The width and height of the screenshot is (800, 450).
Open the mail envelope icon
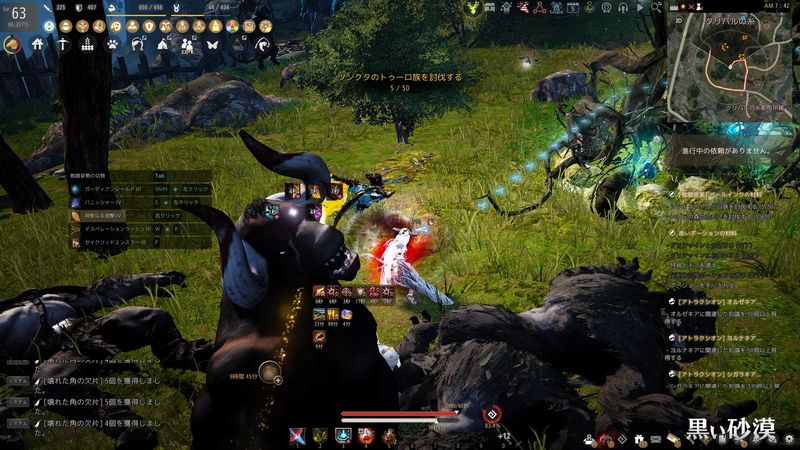point(656,438)
